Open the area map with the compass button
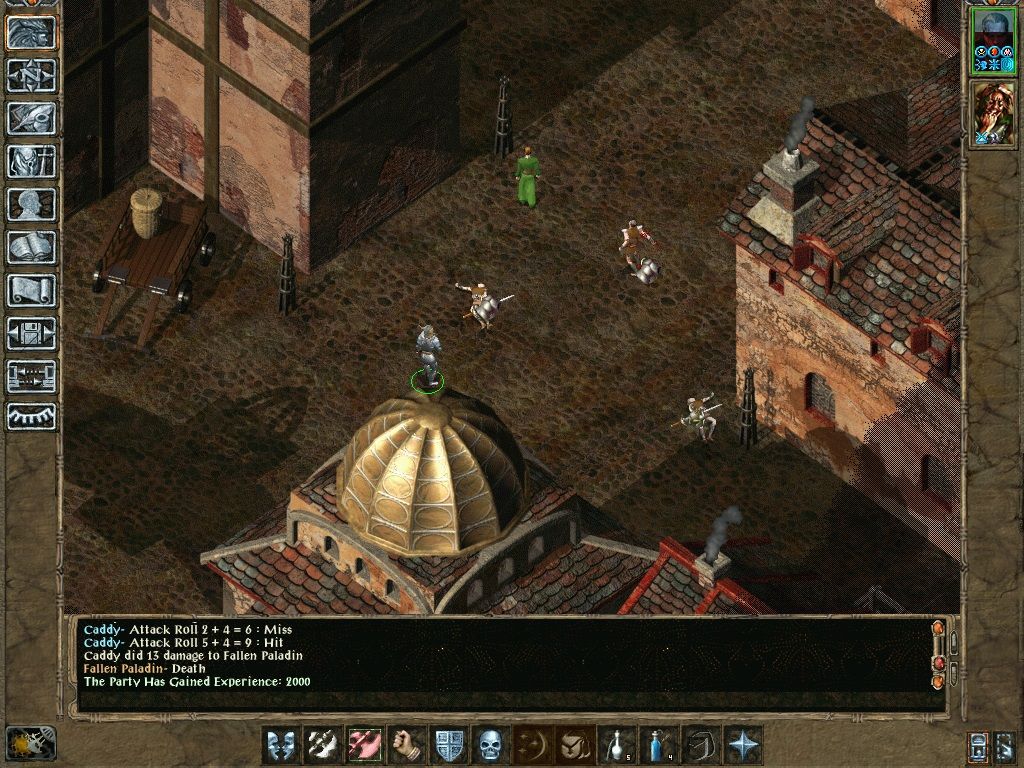The width and height of the screenshot is (1024, 768). point(31,75)
